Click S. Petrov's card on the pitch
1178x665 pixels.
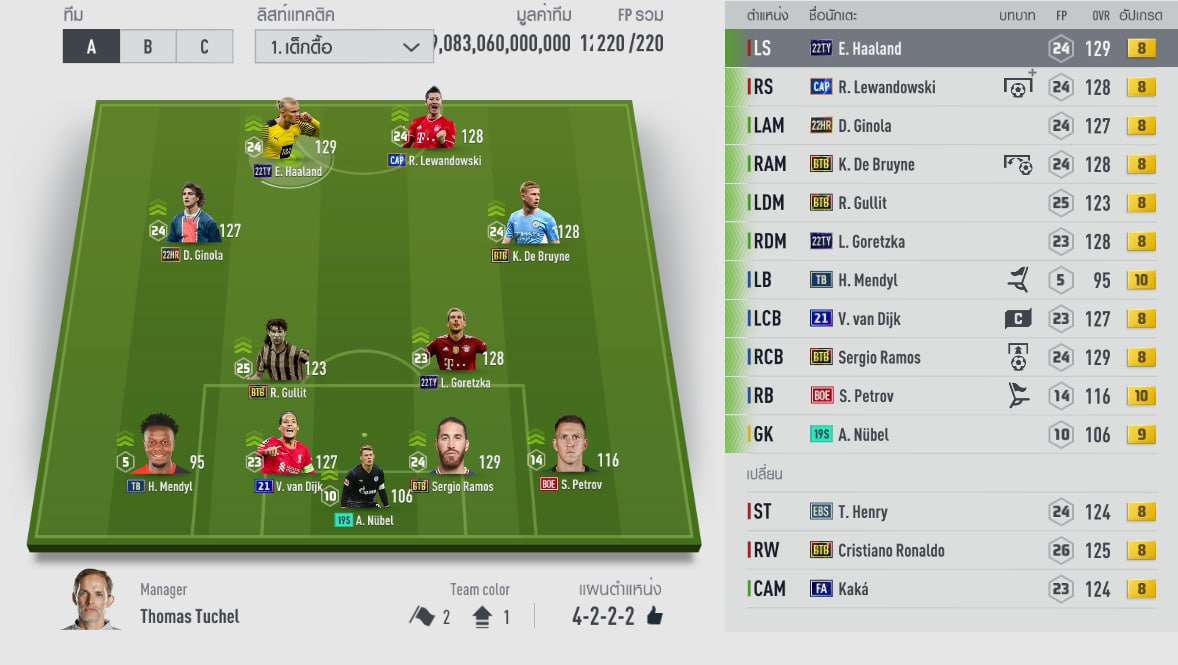(570, 450)
